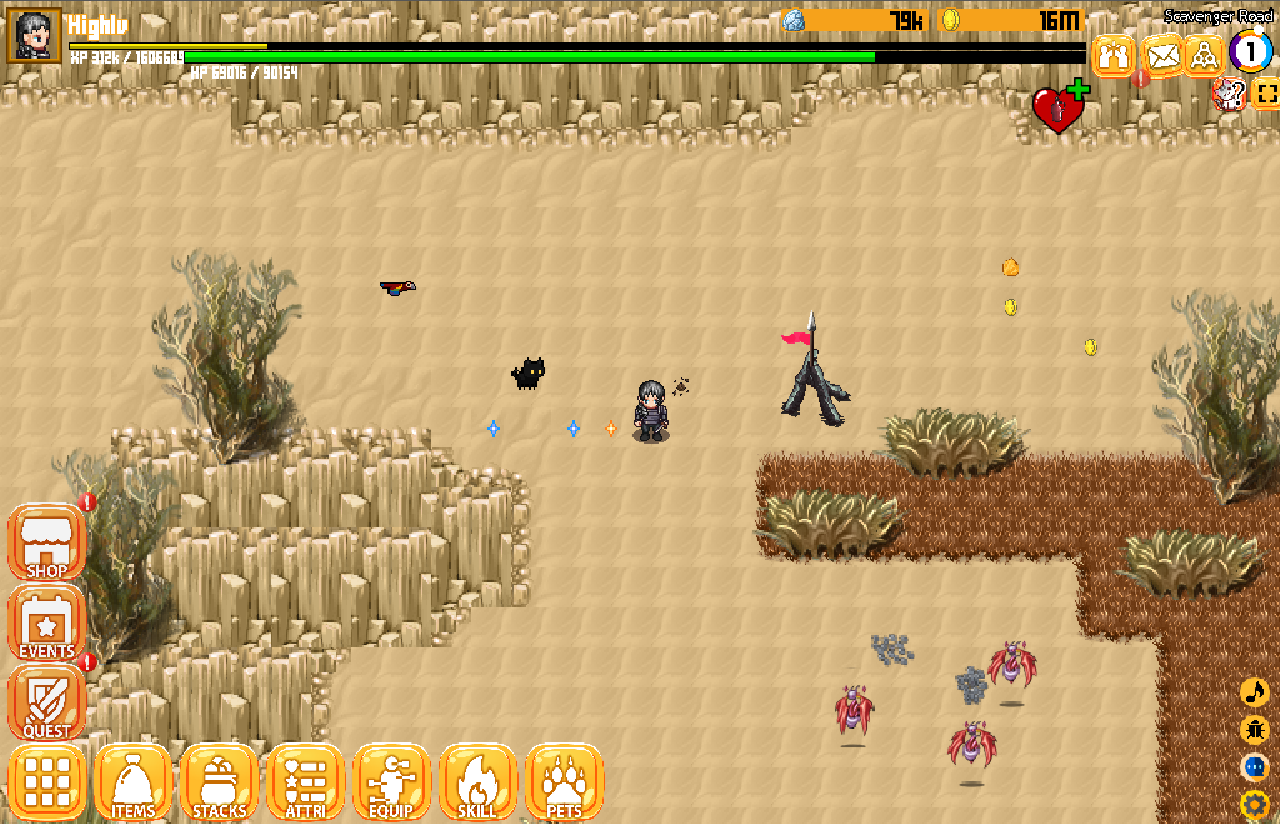This screenshot has height=824, width=1280.
Task: Open the triangle network icon
Action: [x=1205, y=55]
